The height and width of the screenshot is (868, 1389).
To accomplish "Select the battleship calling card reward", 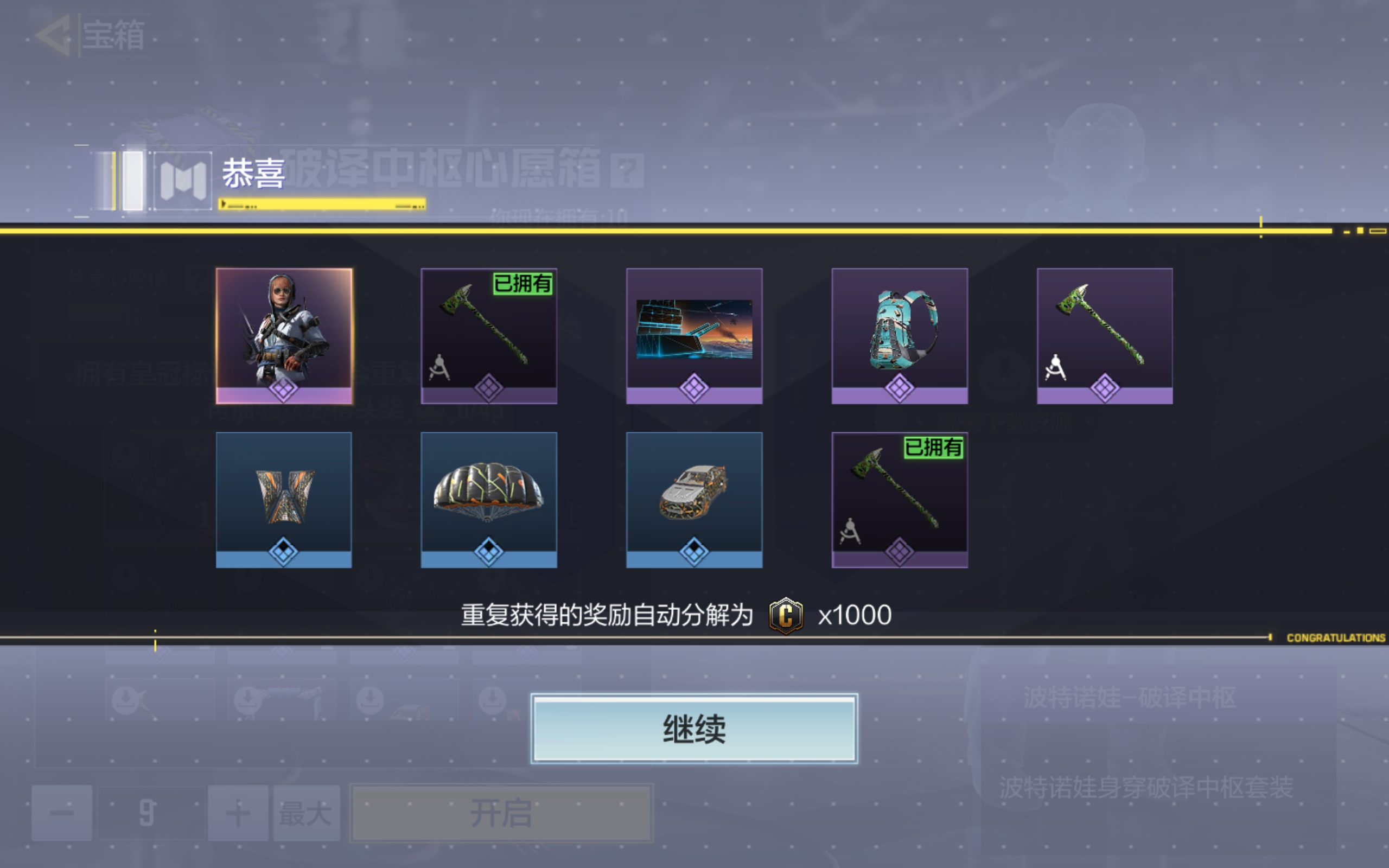I will click(694, 336).
